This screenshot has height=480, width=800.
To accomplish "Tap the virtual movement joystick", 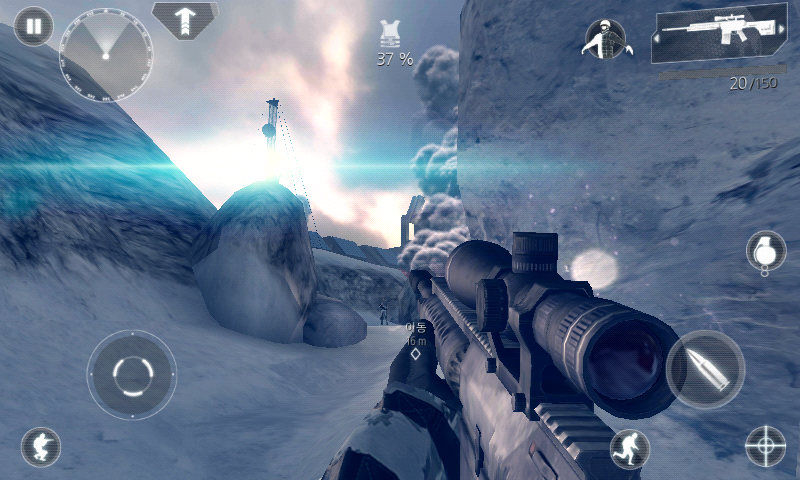I will 131,375.
